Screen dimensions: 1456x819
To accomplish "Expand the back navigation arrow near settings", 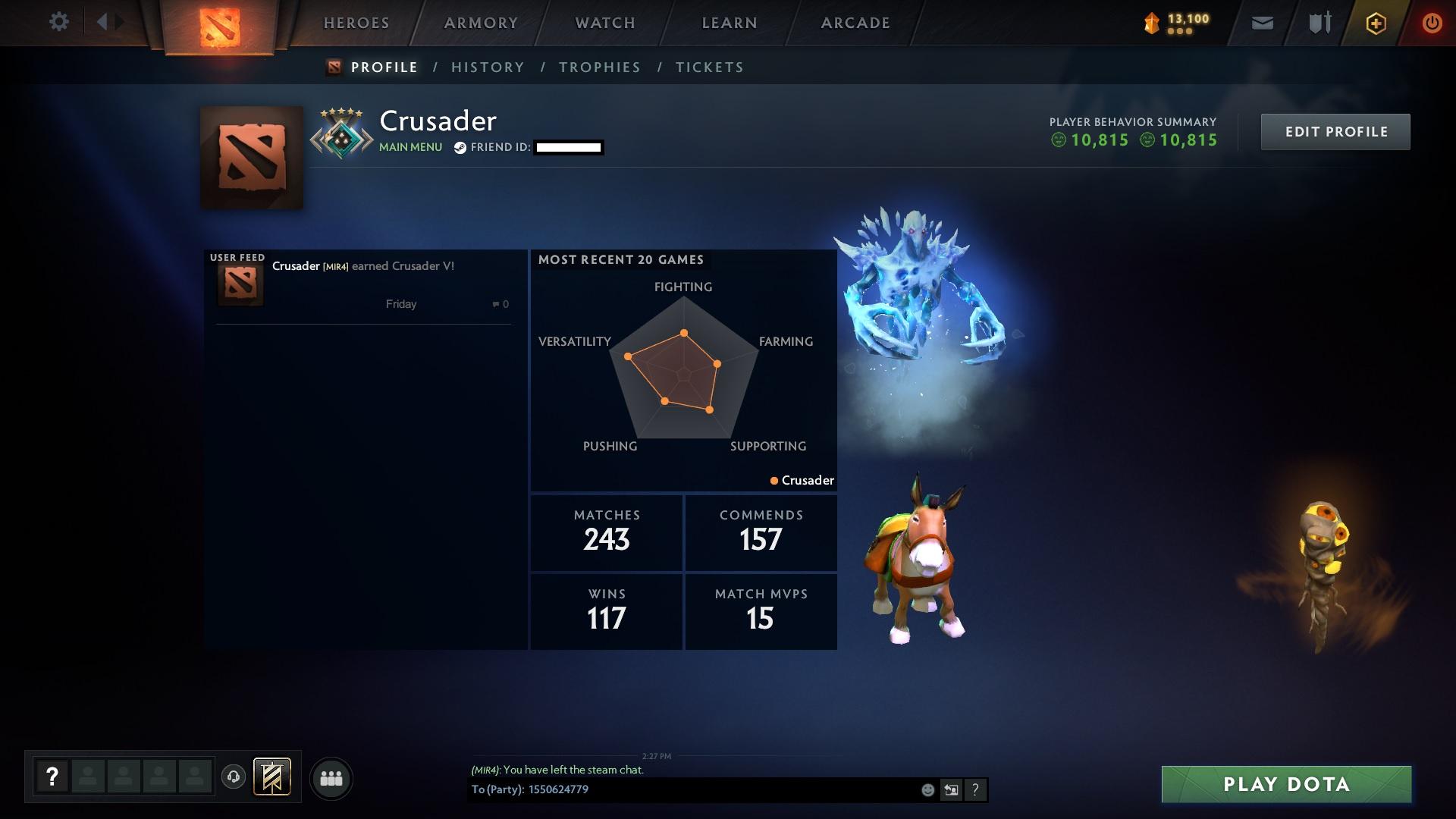I will [102, 21].
